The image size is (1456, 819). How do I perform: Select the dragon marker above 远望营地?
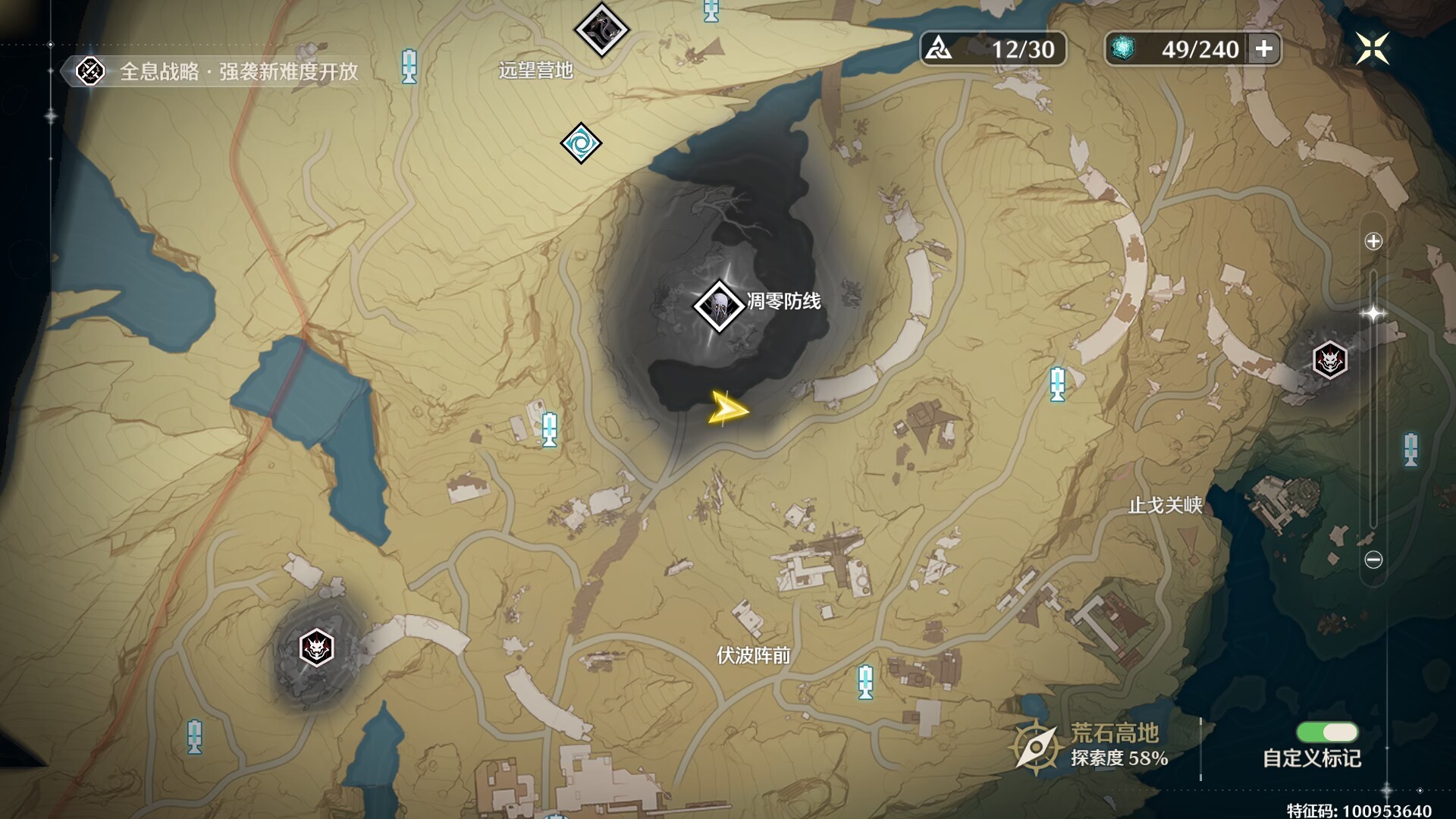point(601,30)
